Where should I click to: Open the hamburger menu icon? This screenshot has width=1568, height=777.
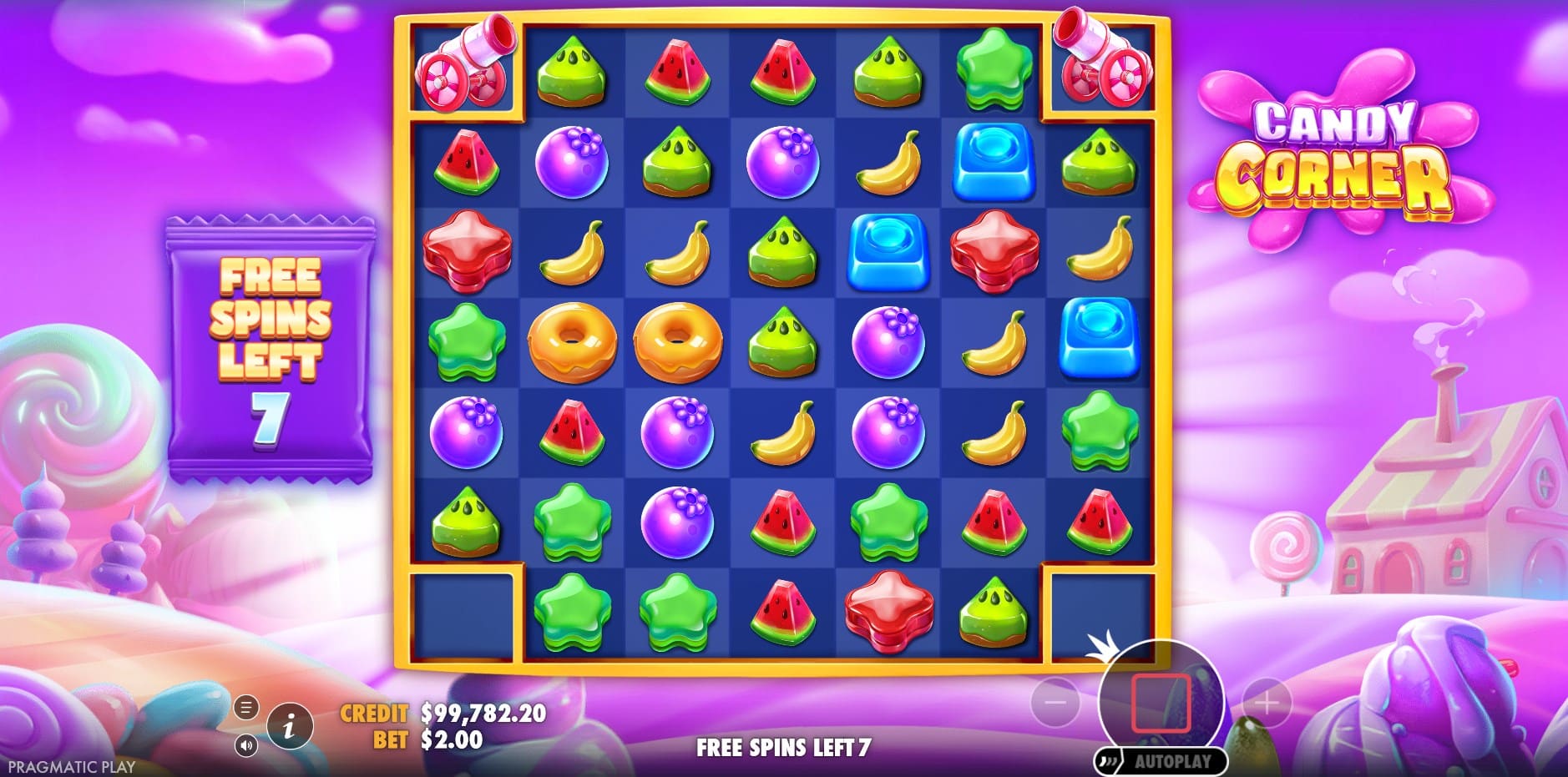tap(245, 709)
